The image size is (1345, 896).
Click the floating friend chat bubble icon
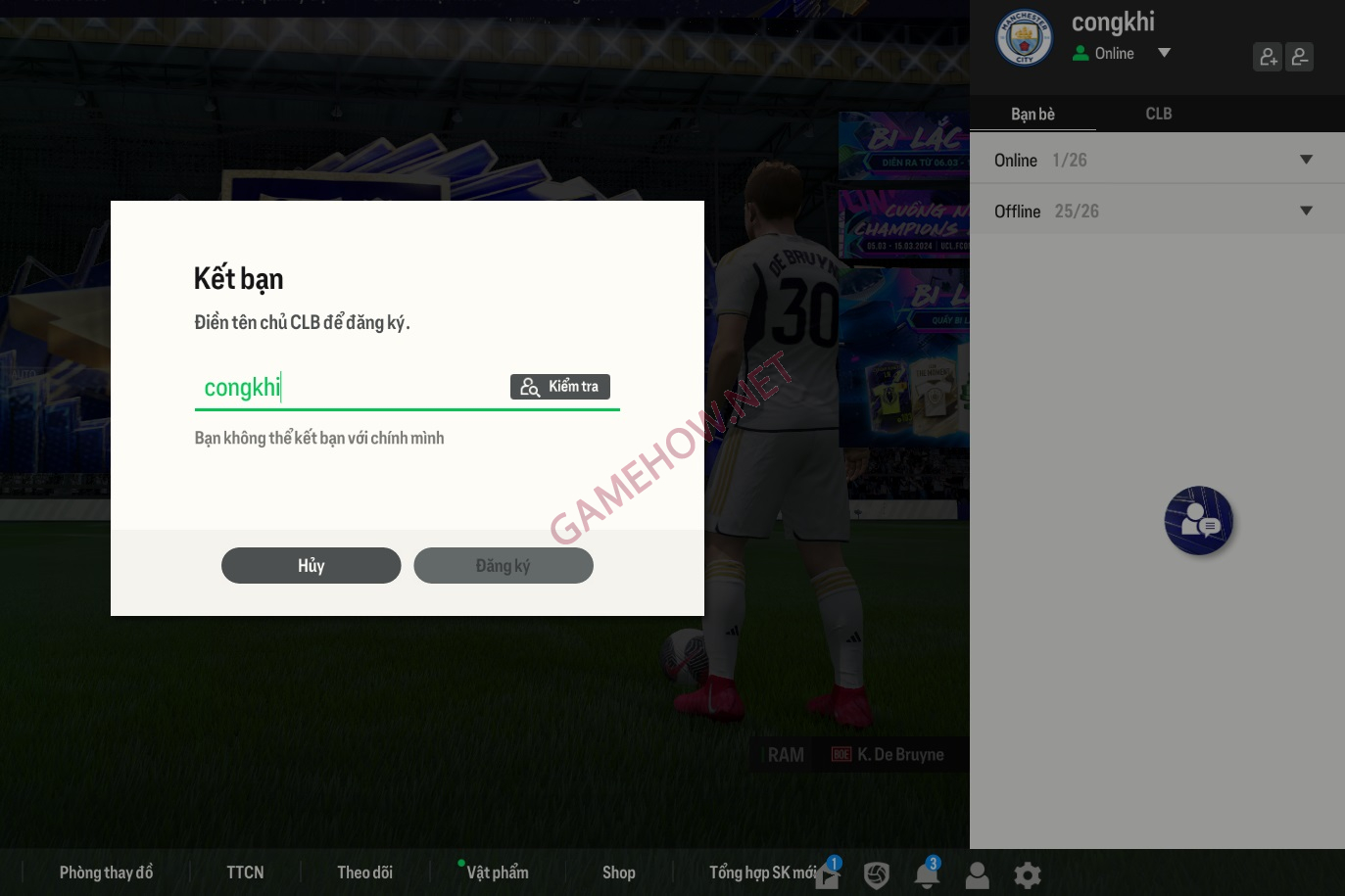coord(1198,520)
